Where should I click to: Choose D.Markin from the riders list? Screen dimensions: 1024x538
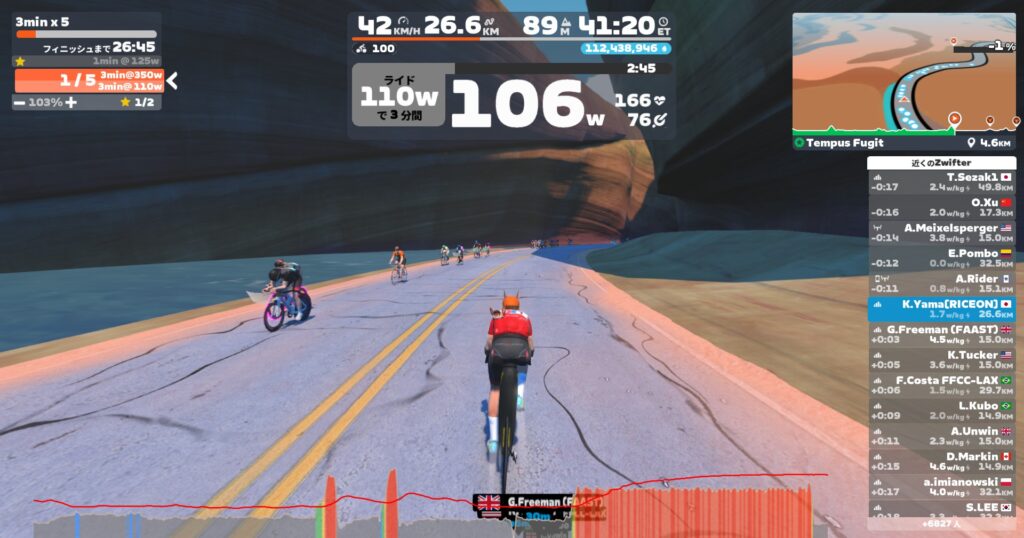pyautogui.click(x=941, y=462)
